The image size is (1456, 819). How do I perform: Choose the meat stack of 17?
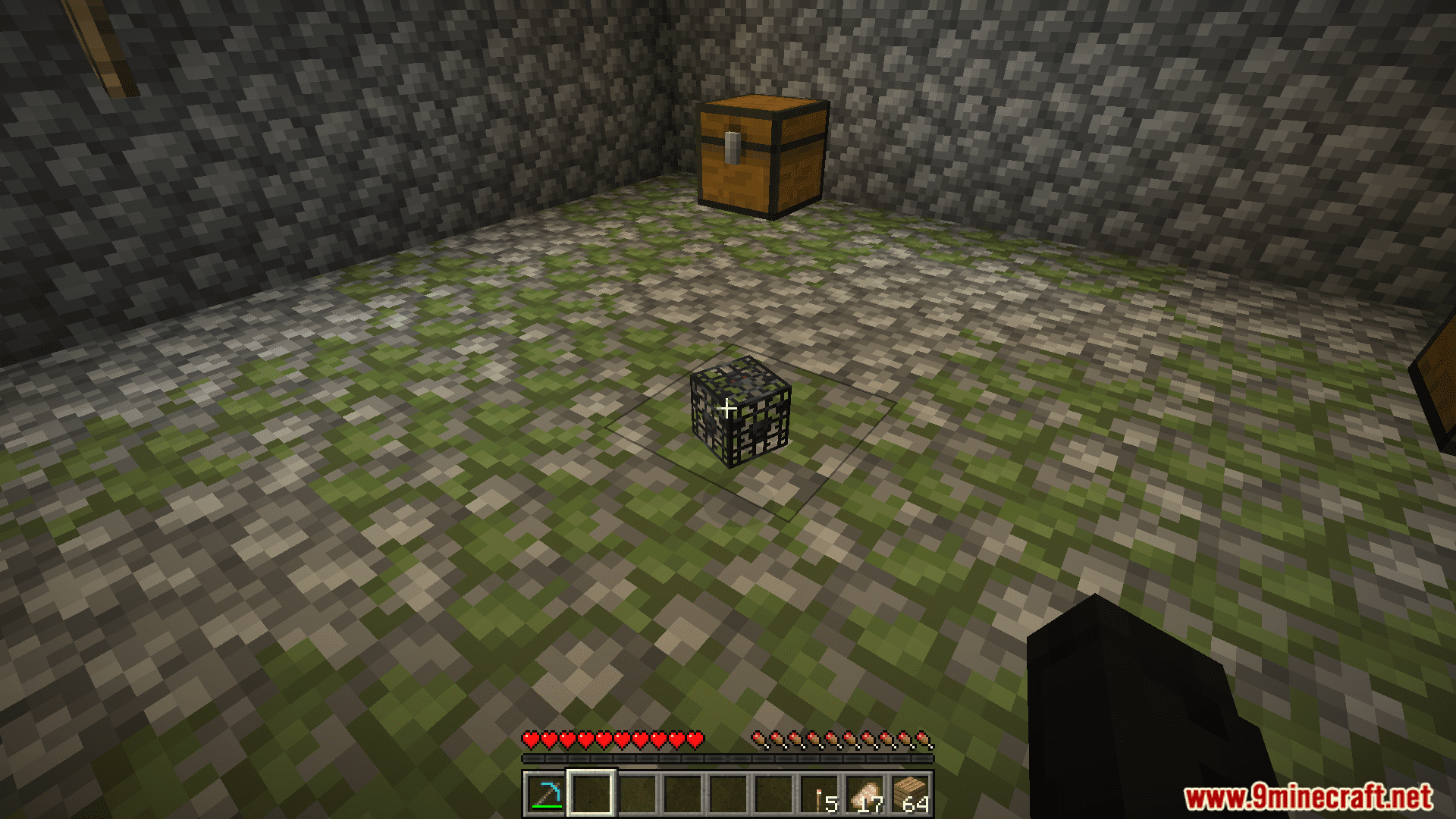(x=865, y=794)
